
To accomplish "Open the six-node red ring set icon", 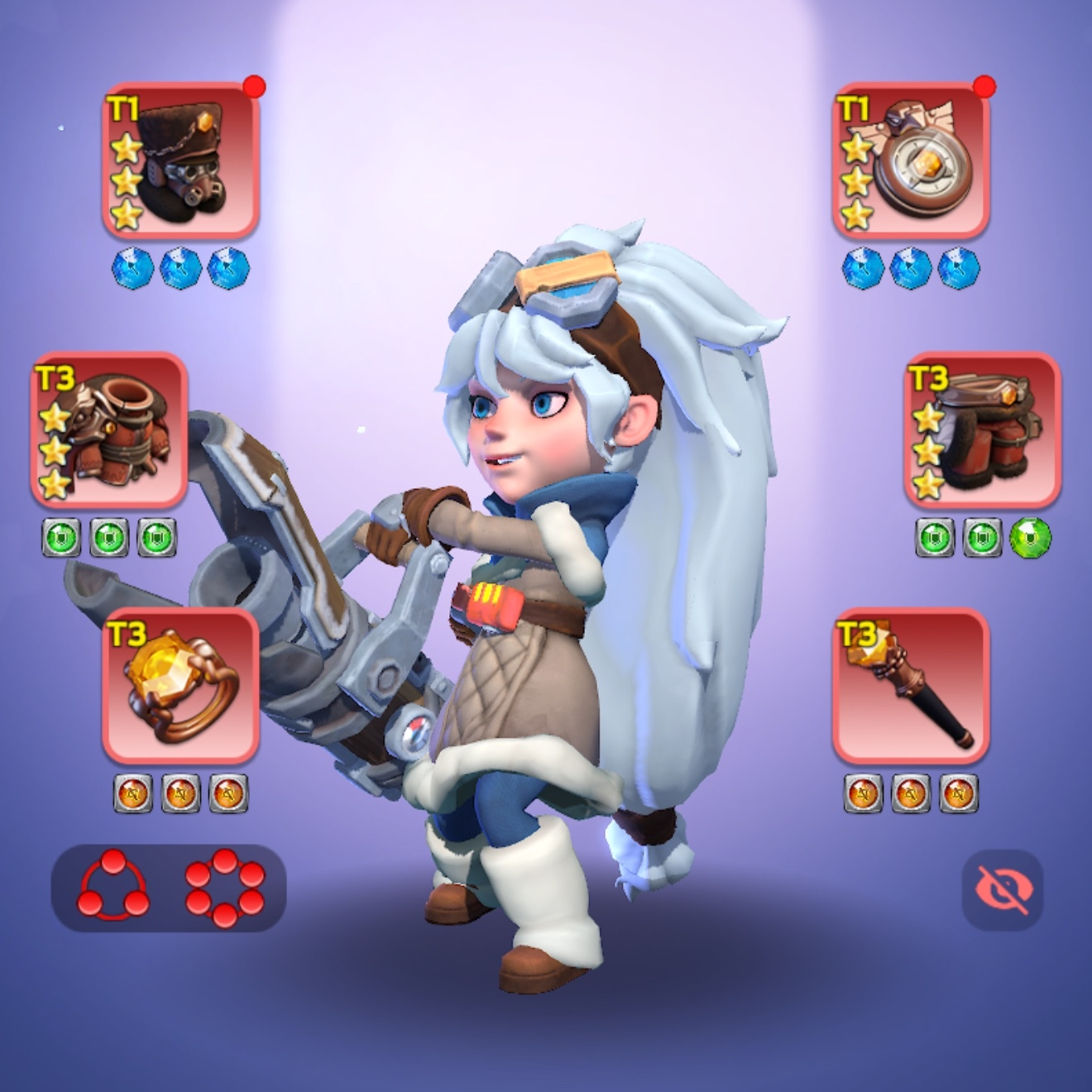I will click(x=225, y=886).
